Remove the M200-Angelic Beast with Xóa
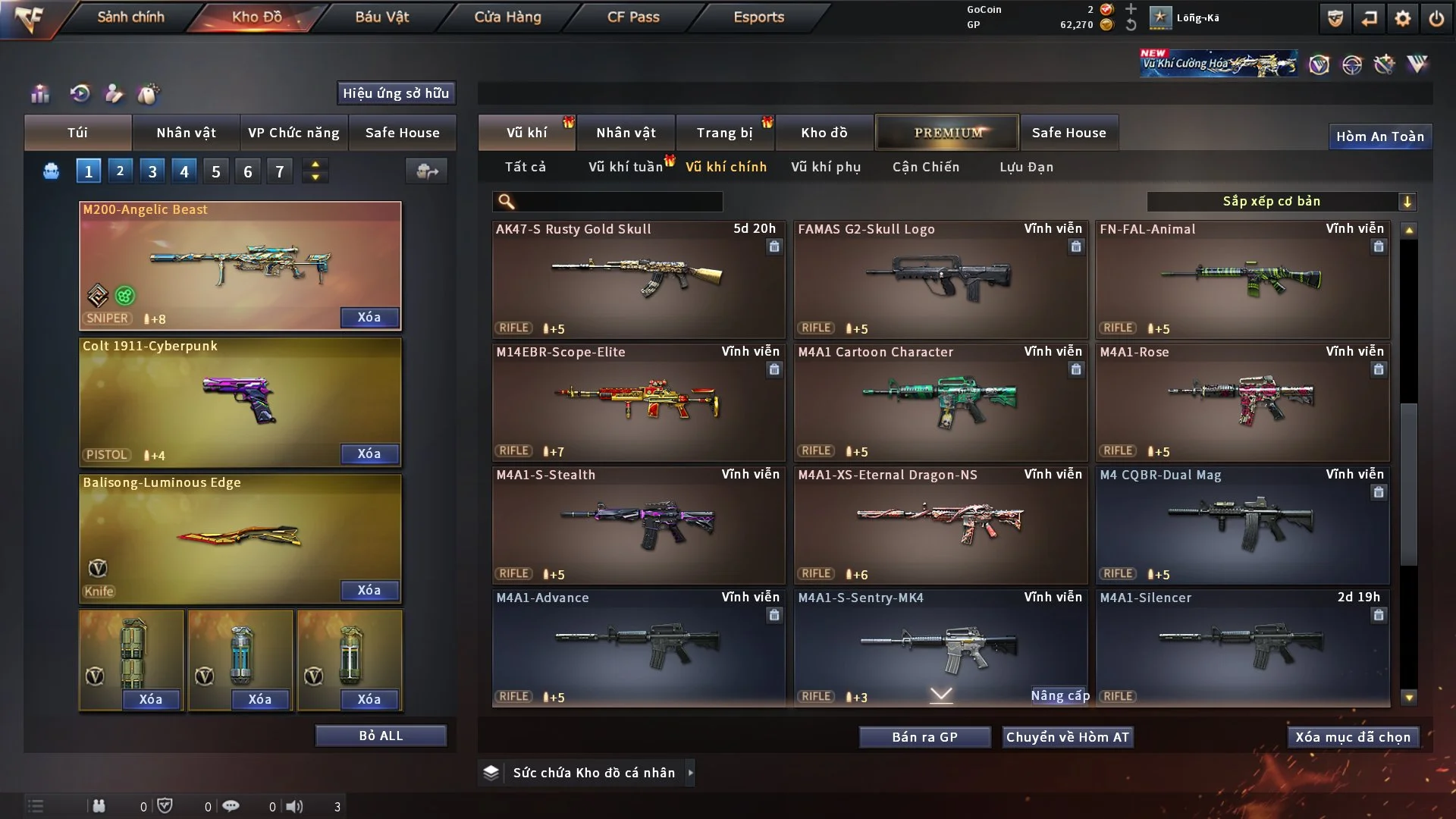The height and width of the screenshot is (819, 1456). 369,317
